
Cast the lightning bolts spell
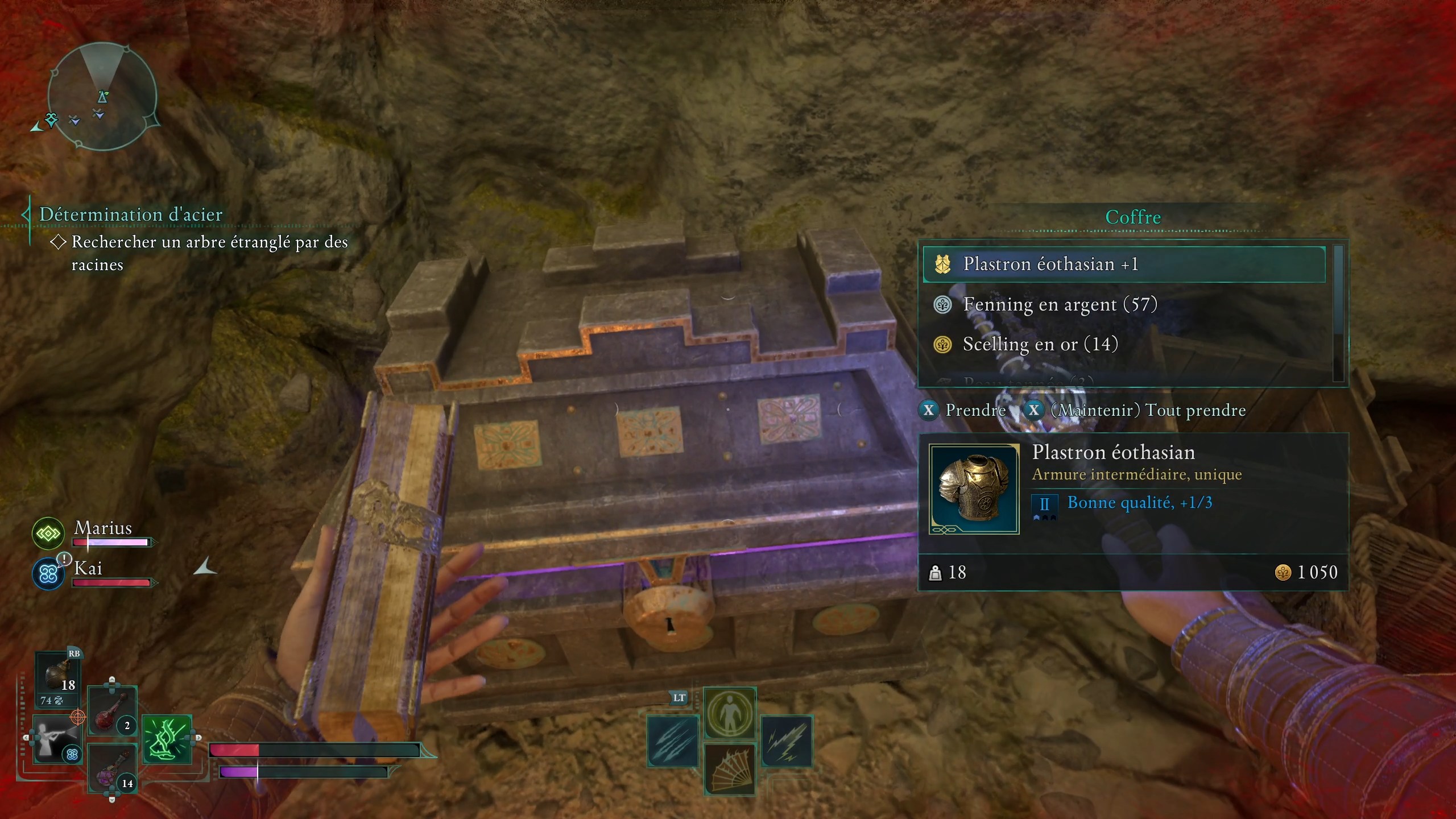tap(787, 741)
